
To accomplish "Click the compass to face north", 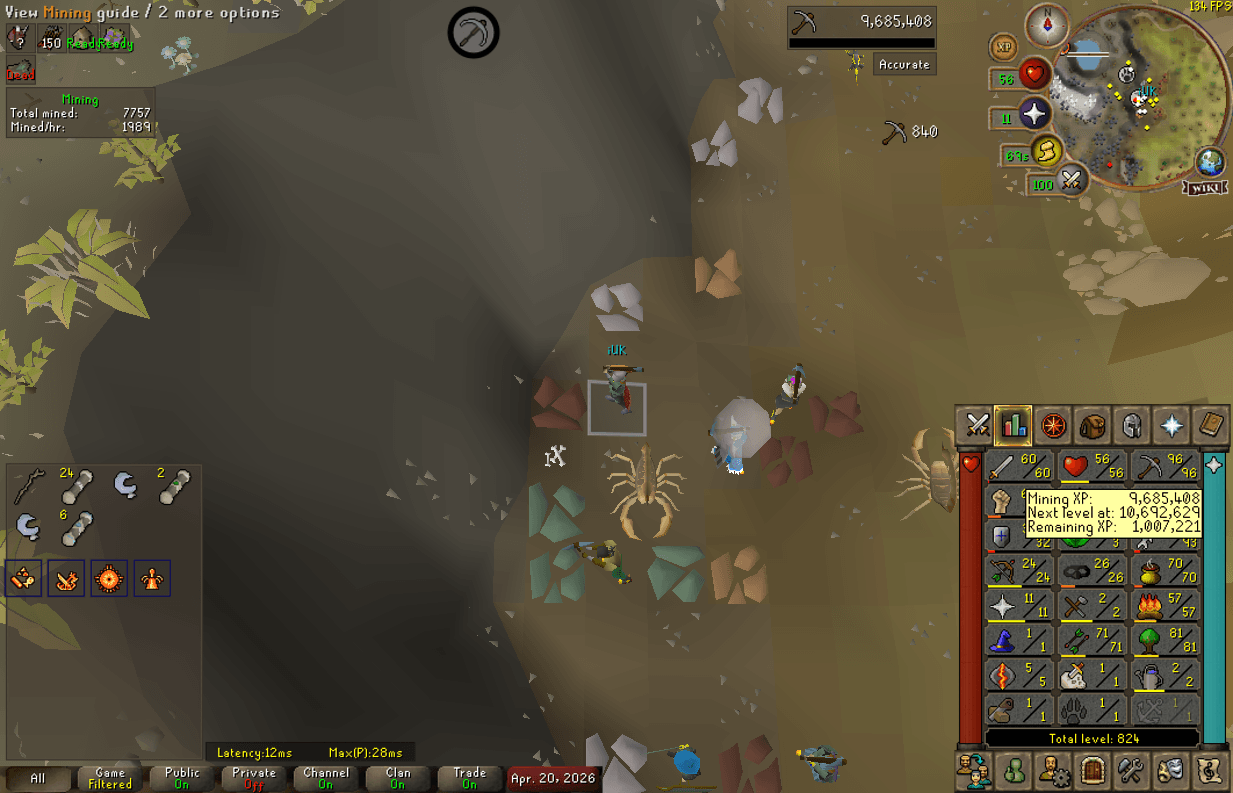I will [x=1047, y=24].
